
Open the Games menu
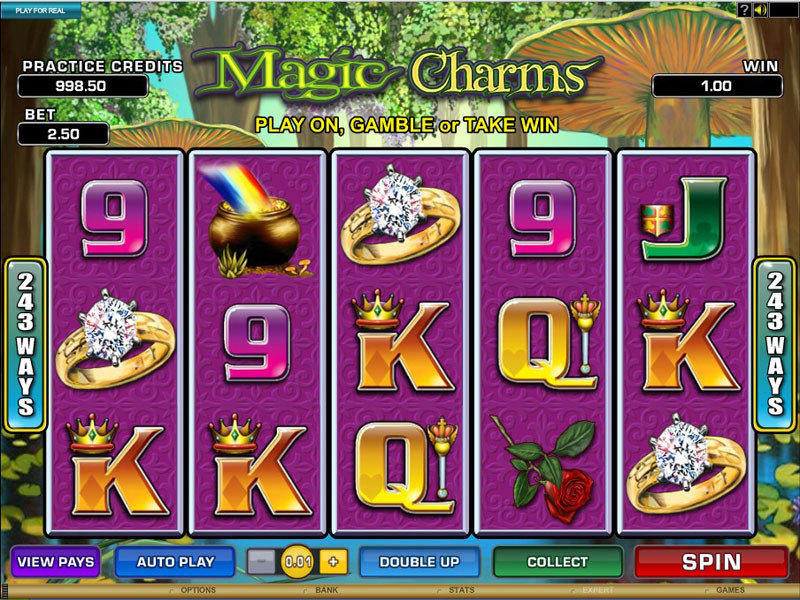point(731,591)
